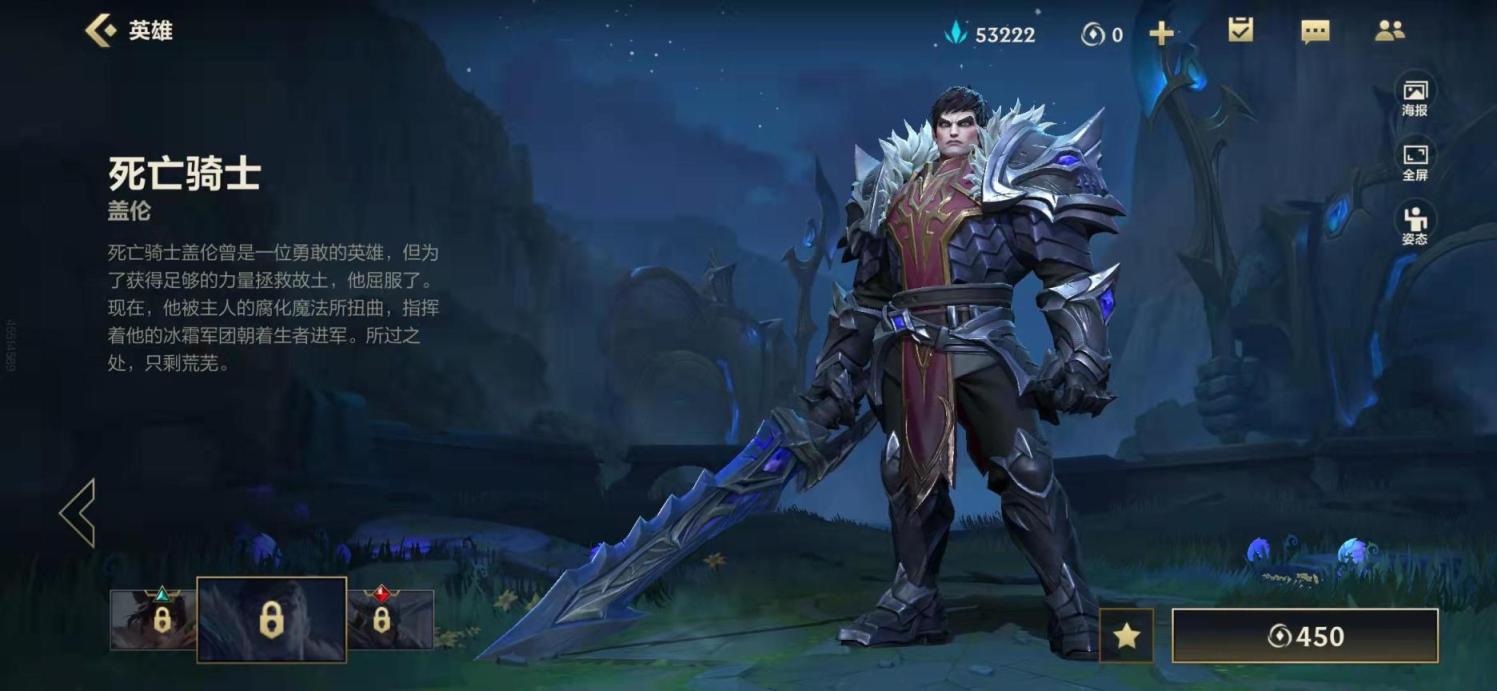Select the locked skin thumbnail with red gem
The image size is (1497, 691).
390,619
